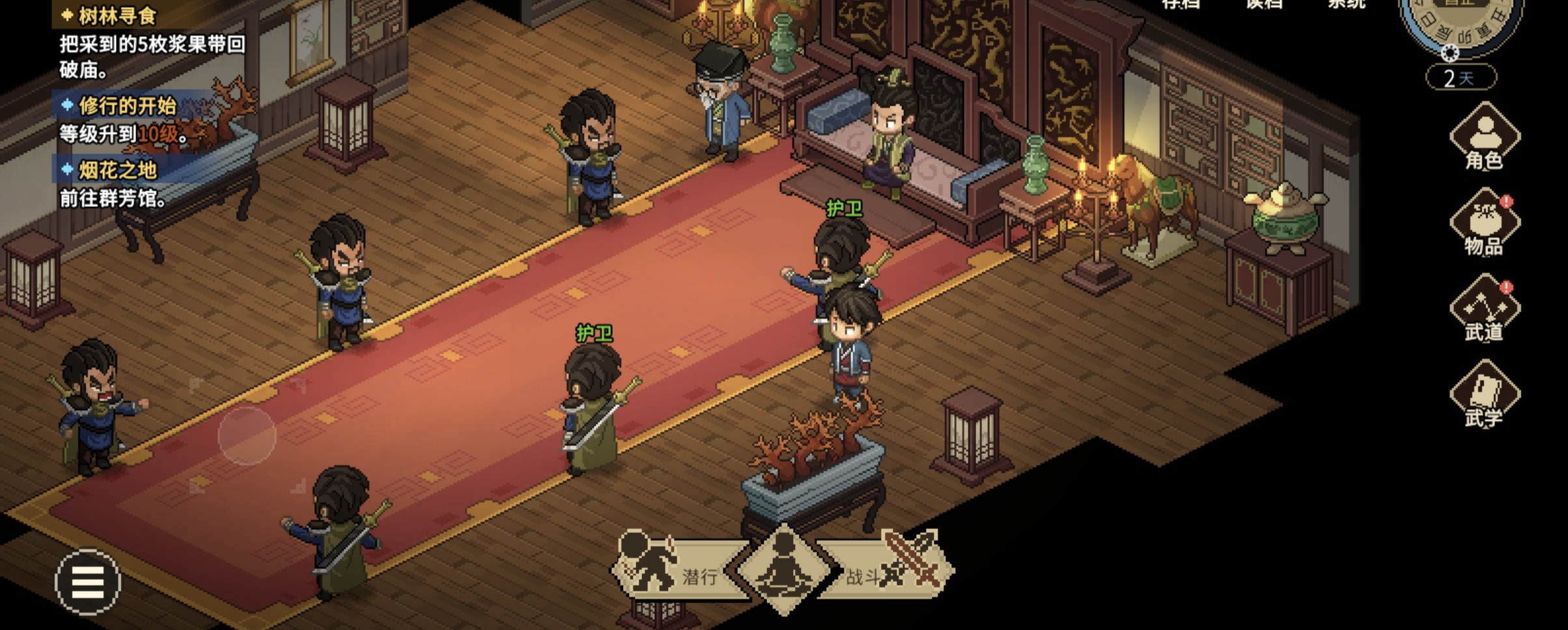Screen dimensions: 1568x630
Task: Select the 修行的开始 quest entry
Action: pyautogui.click(x=127, y=105)
